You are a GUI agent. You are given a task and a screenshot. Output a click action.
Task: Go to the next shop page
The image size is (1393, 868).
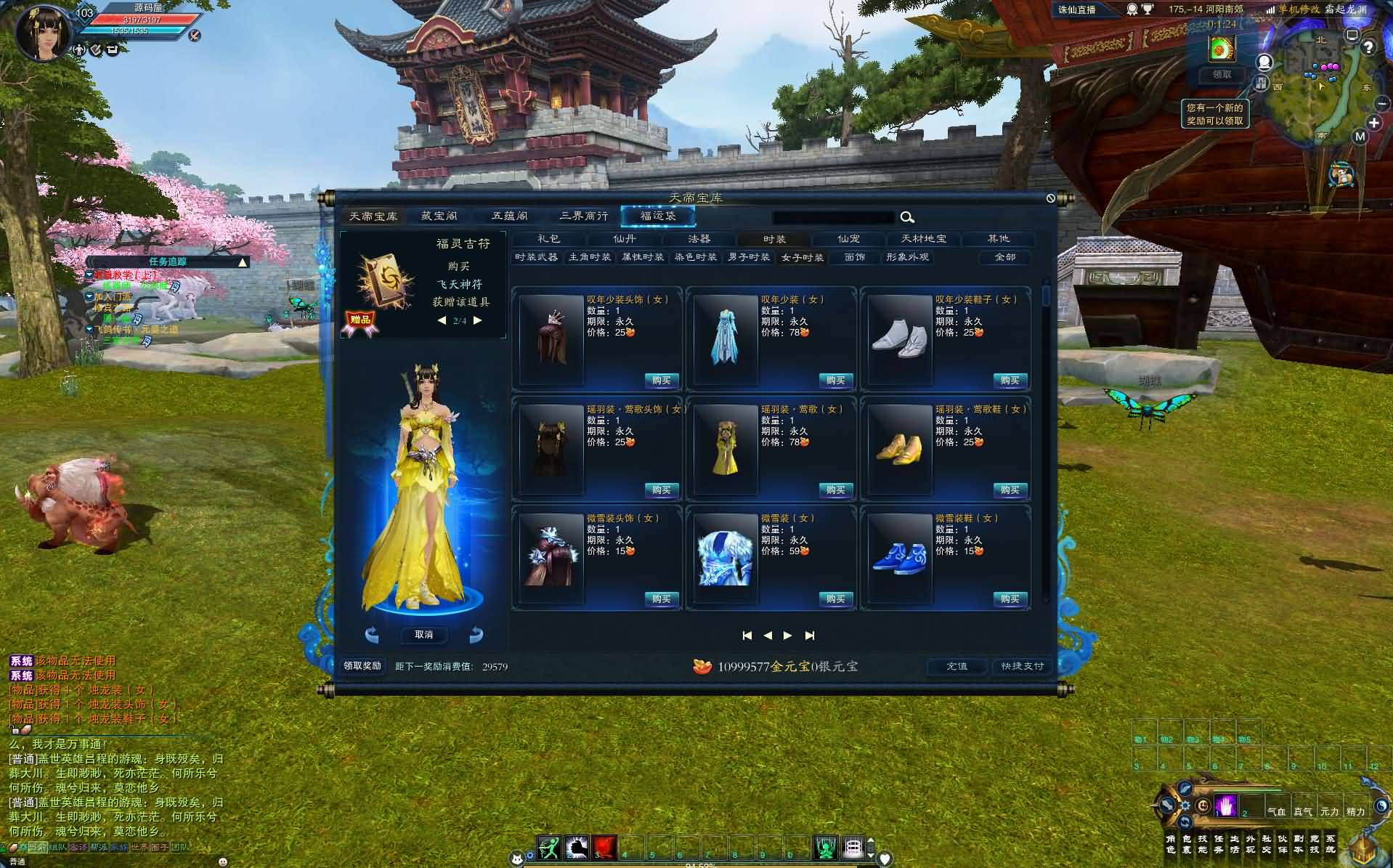coord(788,636)
